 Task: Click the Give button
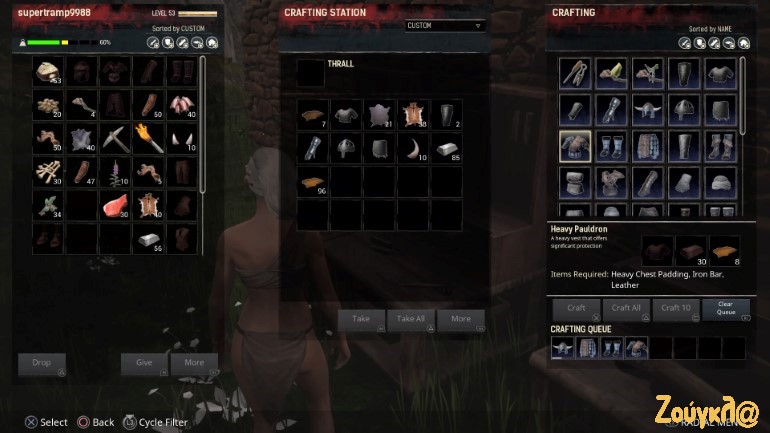tap(144, 363)
